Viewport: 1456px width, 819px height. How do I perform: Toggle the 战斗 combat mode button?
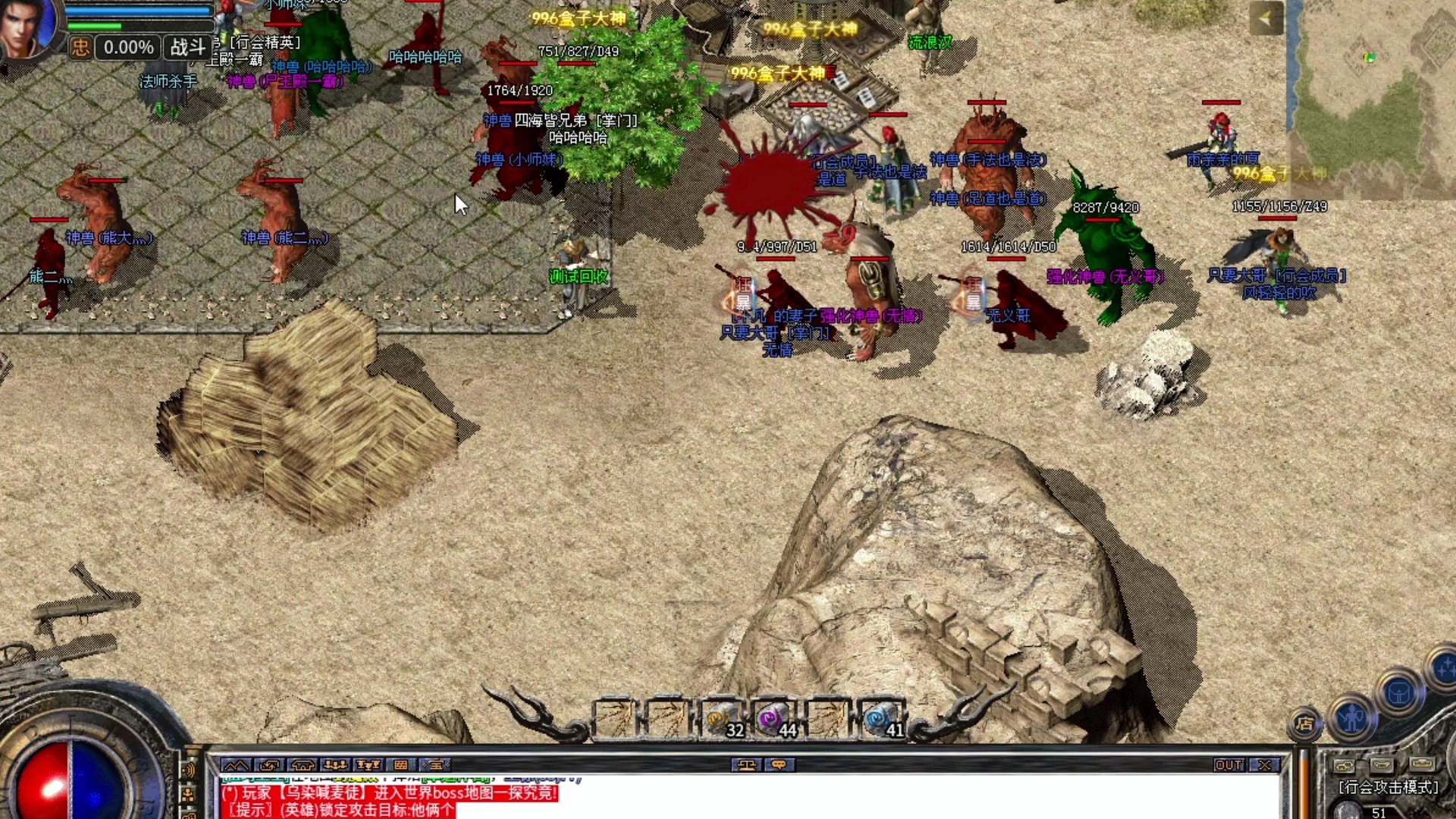point(188,48)
